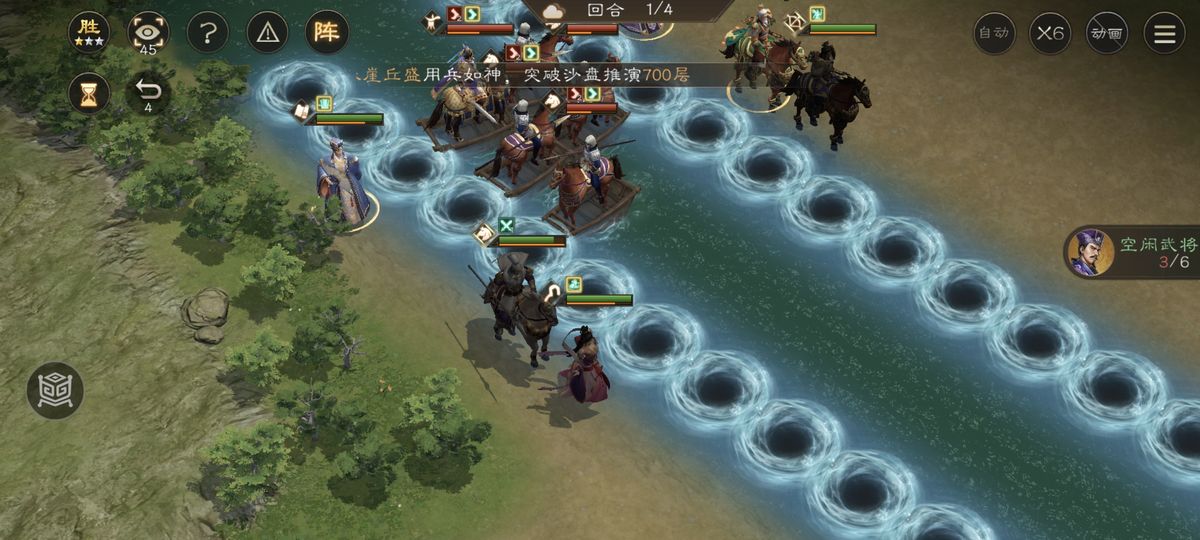Tap the hourglass end-turn button
Image resolution: width=1200 pixels, height=540 pixels.
tap(89, 93)
